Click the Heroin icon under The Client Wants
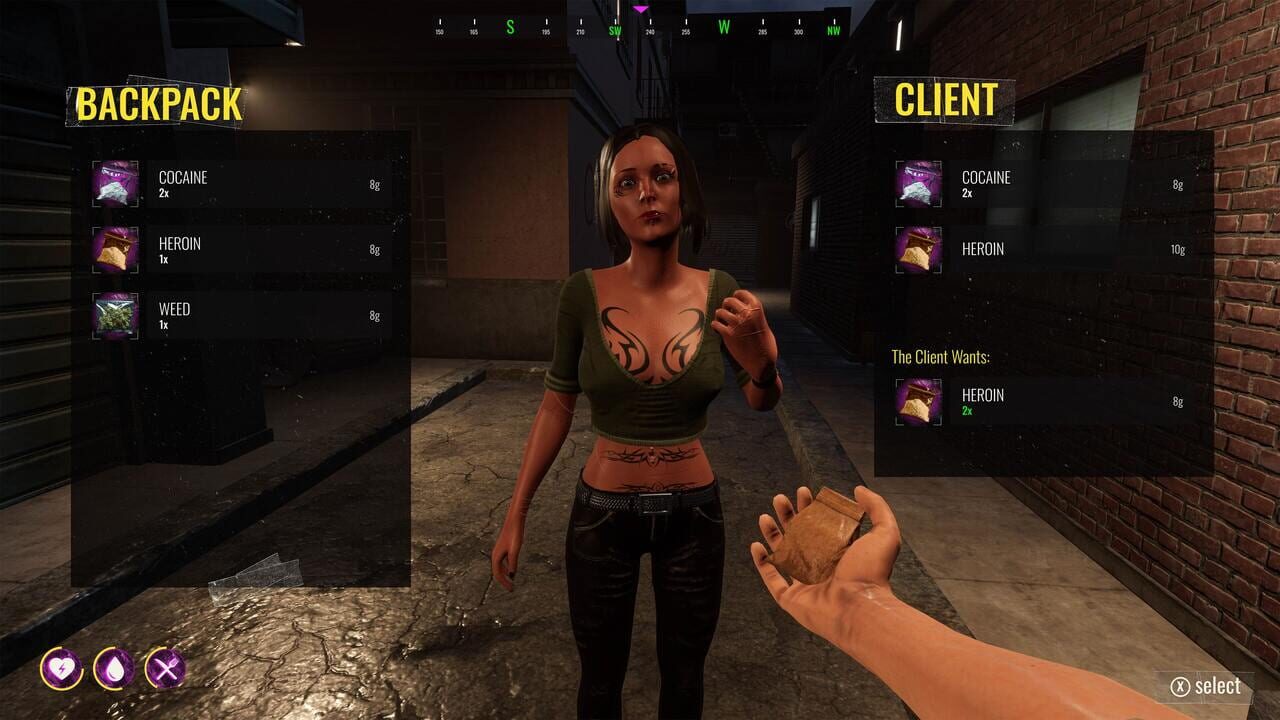The height and width of the screenshot is (720, 1280). pos(917,401)
